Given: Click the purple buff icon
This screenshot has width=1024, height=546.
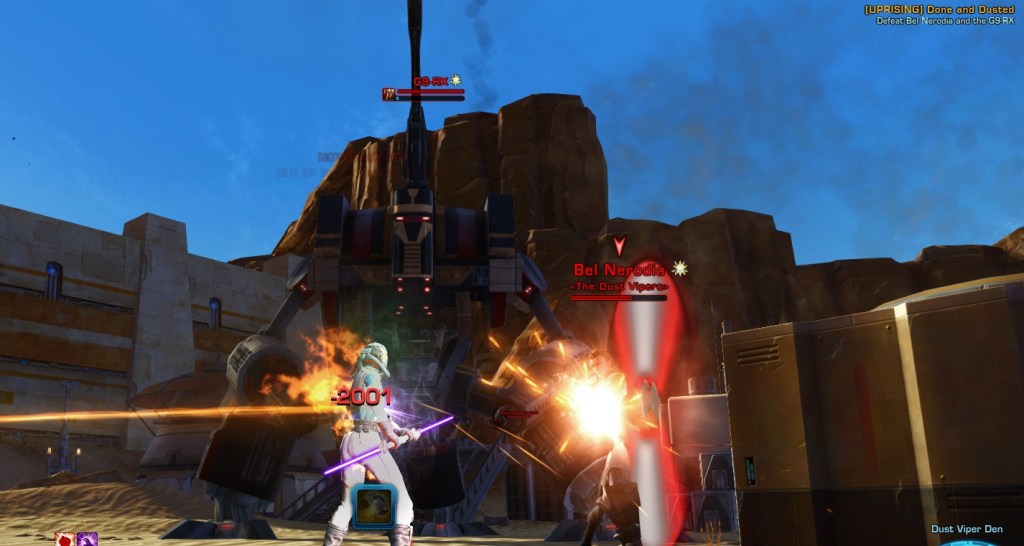Looking at the screenshot, I should pyautogui.click(x=87, y=540).
